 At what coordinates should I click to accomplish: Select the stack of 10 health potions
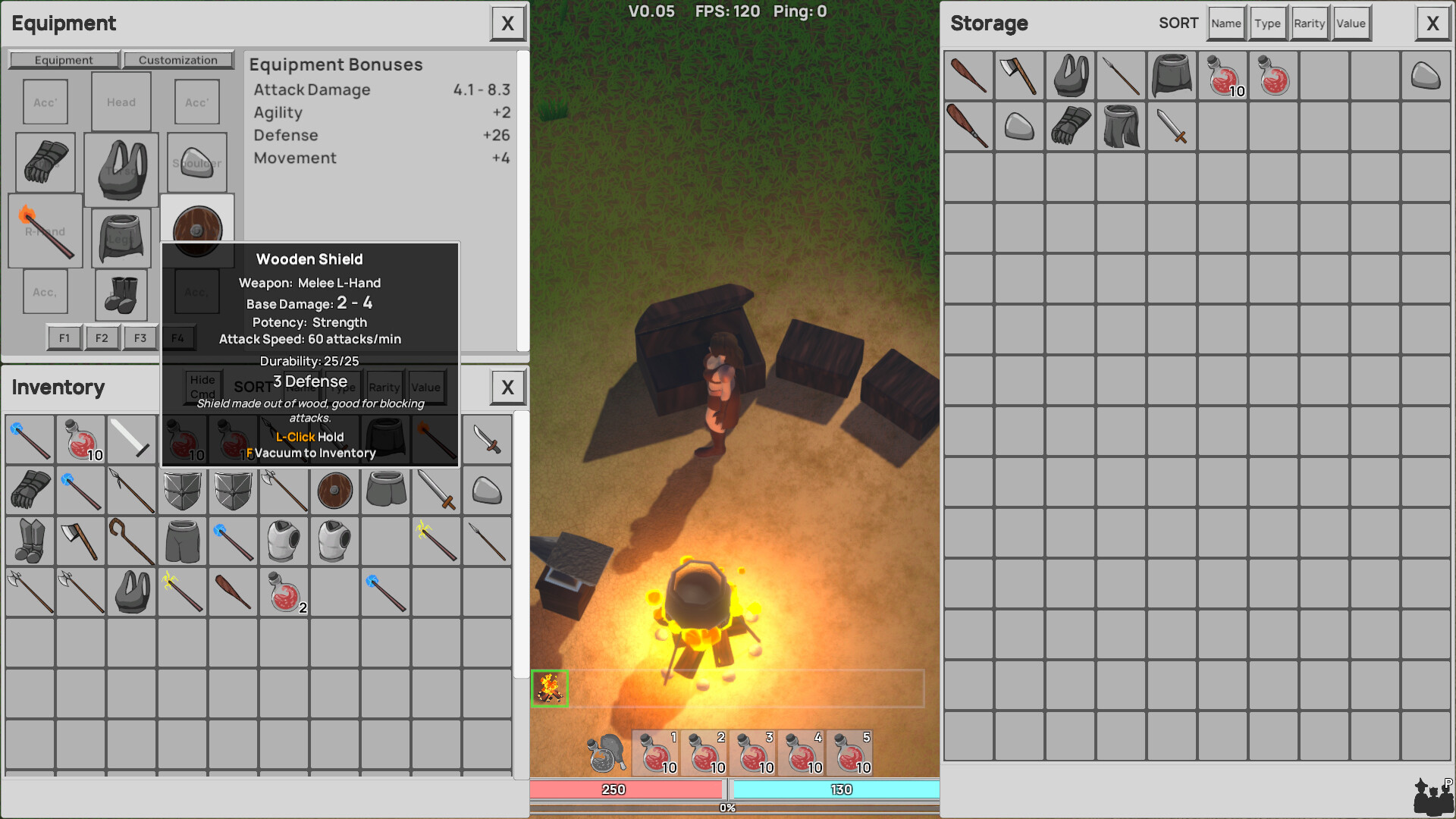click(x=80, y=440)
